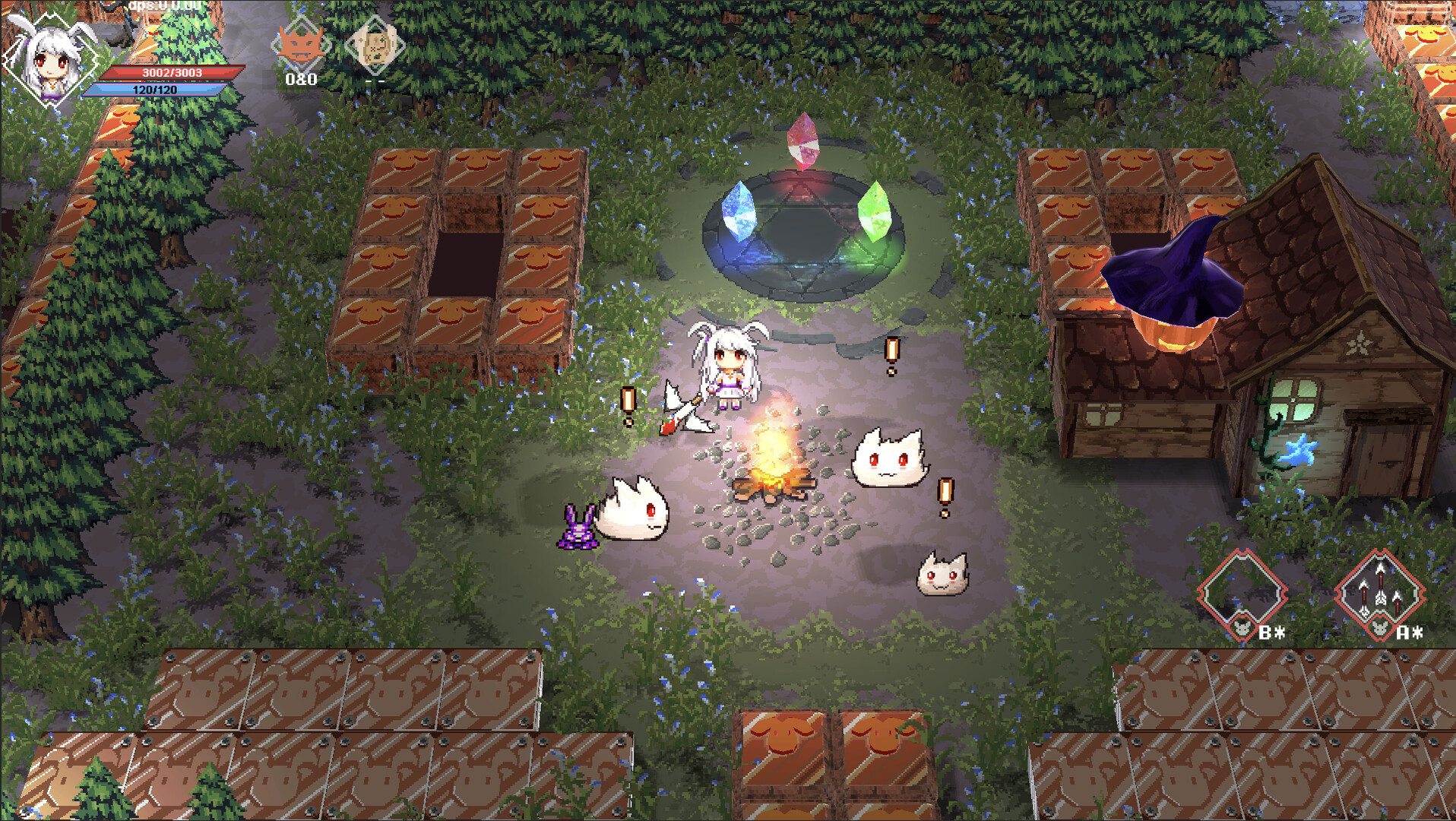Click the exclamation mark above the lower ghost
The image size is (1456, 821).
(945, 490)
